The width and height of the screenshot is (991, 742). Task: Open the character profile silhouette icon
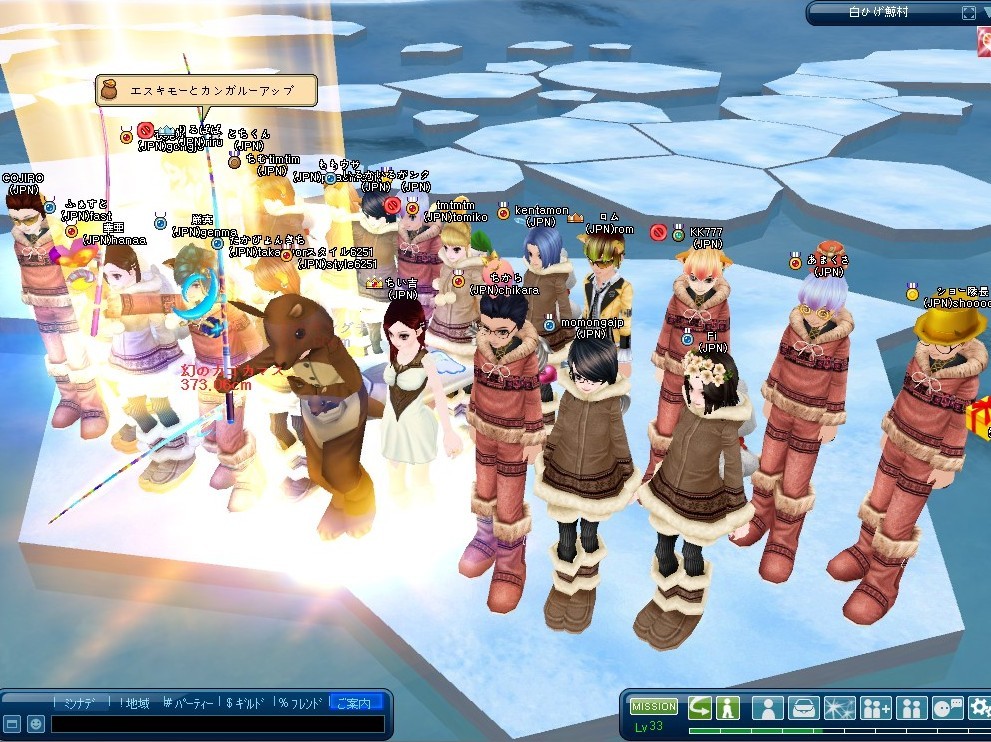tap(768, 709)
